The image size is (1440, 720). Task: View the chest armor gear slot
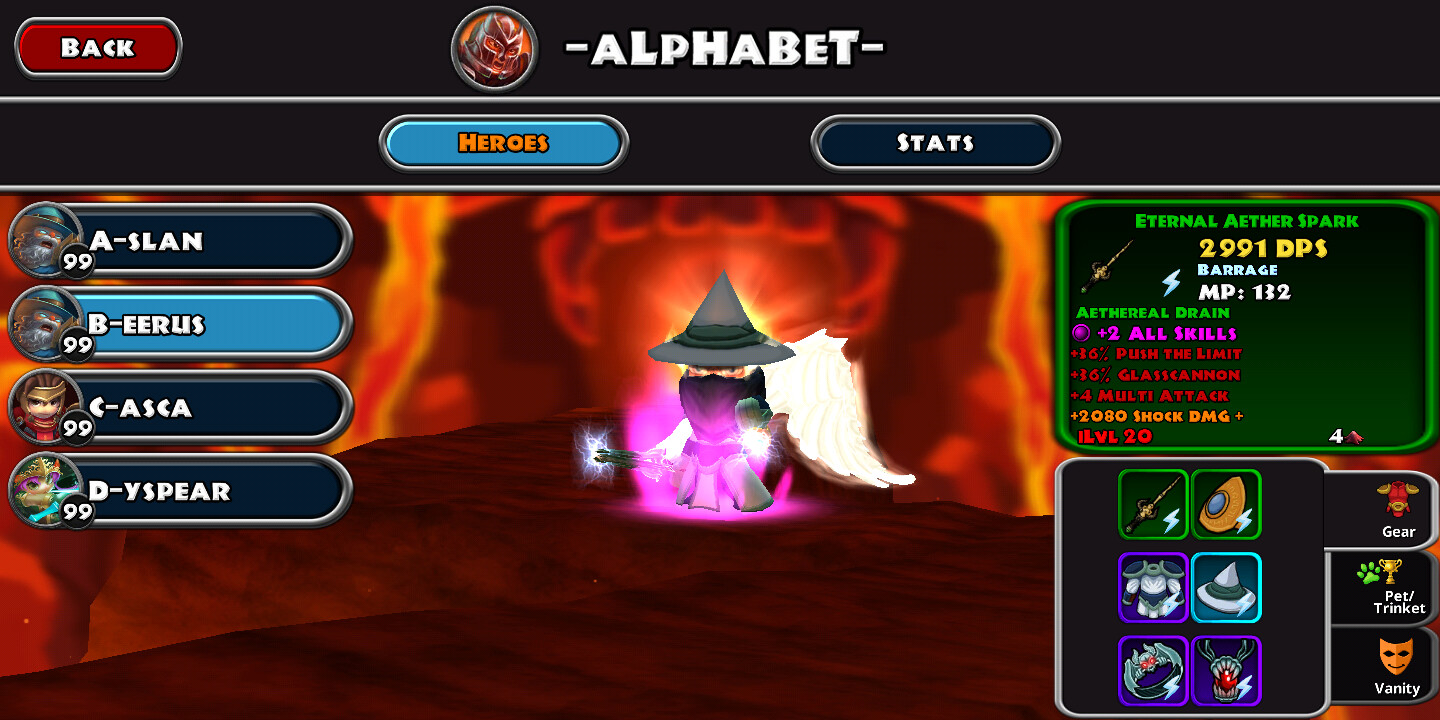1153,588
